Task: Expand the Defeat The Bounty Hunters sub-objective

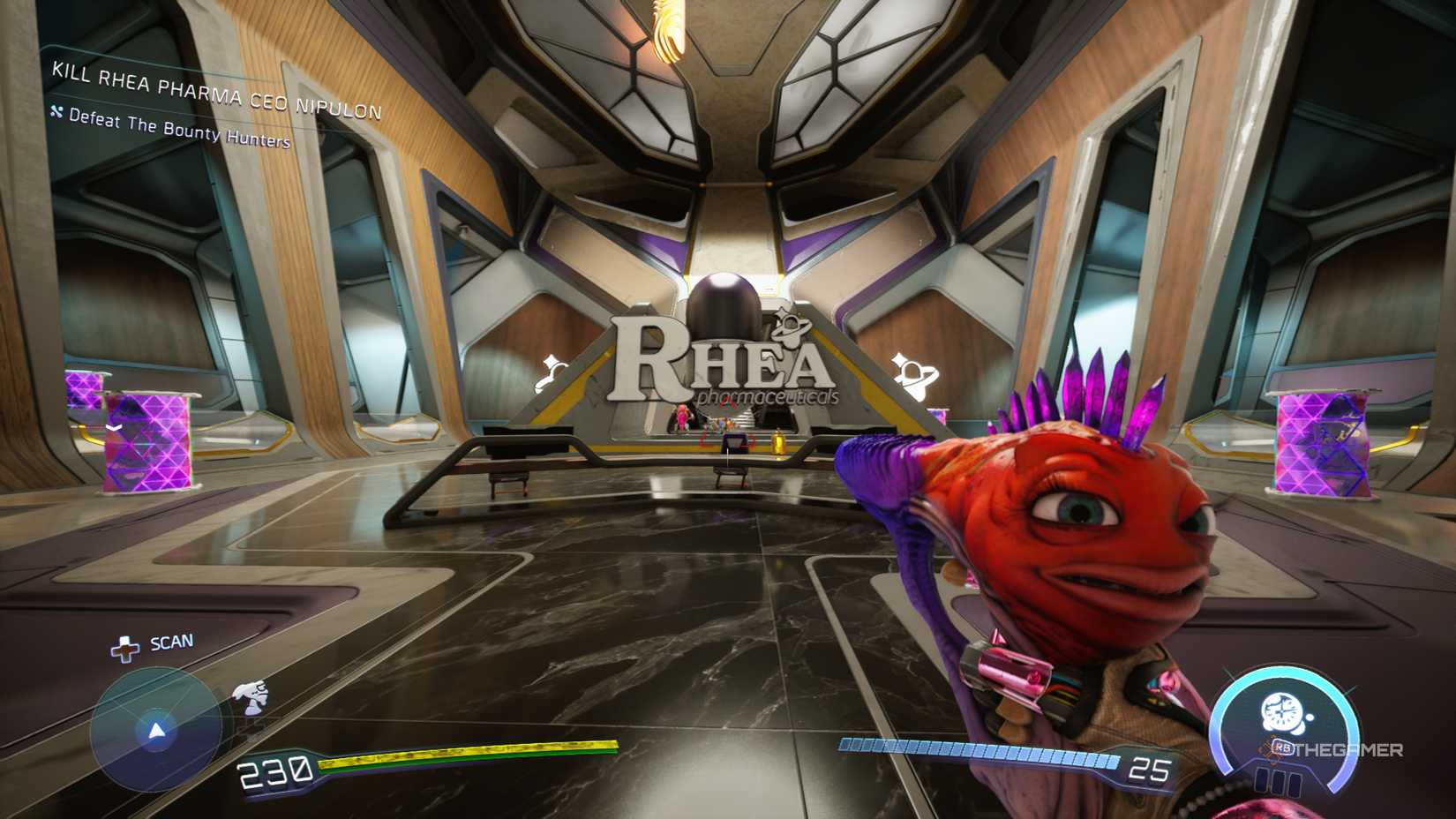Action: point(172,124)
